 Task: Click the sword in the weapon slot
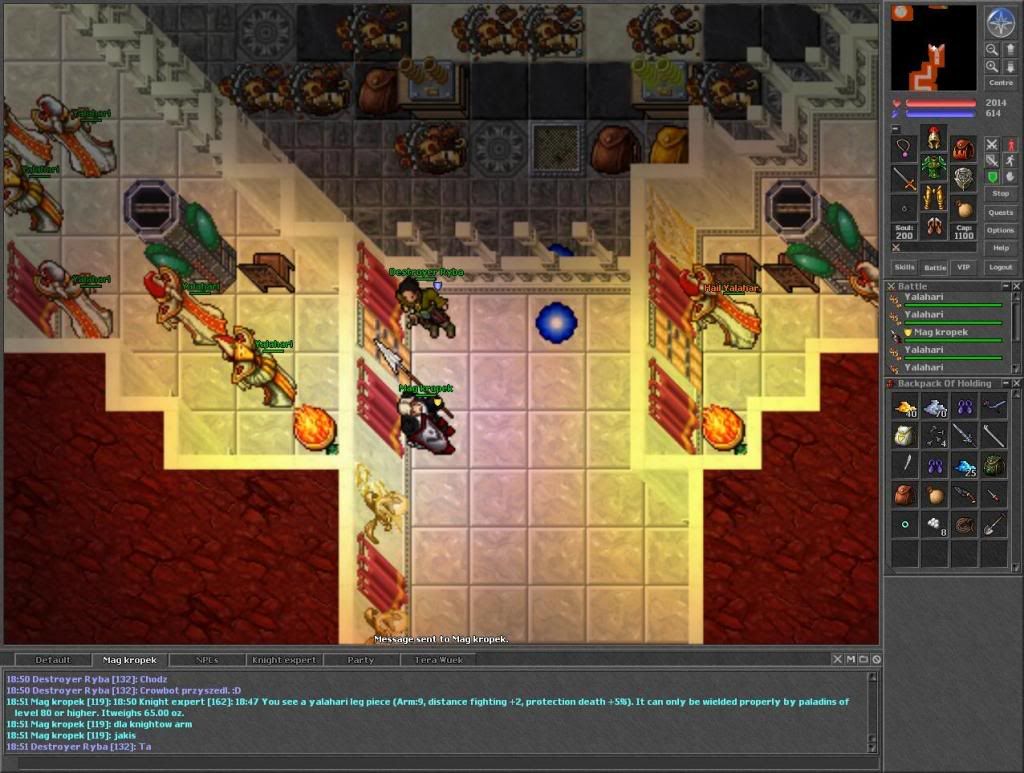click(x=905, y=180)
